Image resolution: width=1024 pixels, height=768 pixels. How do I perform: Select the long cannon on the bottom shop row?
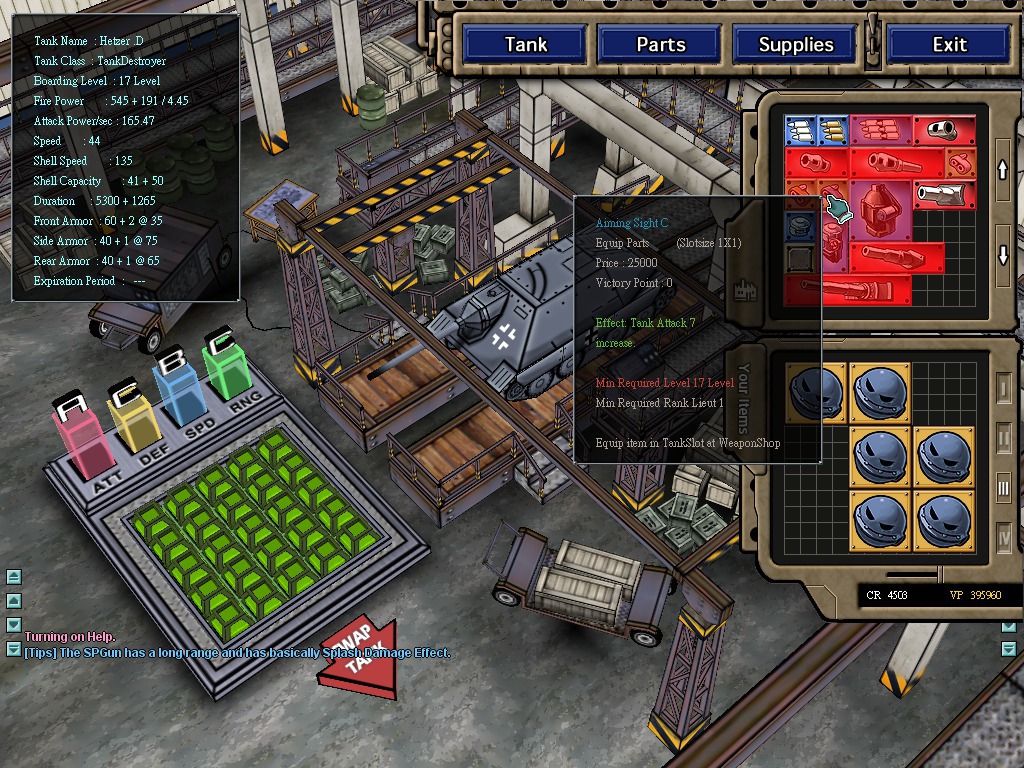tap(850, 290)
